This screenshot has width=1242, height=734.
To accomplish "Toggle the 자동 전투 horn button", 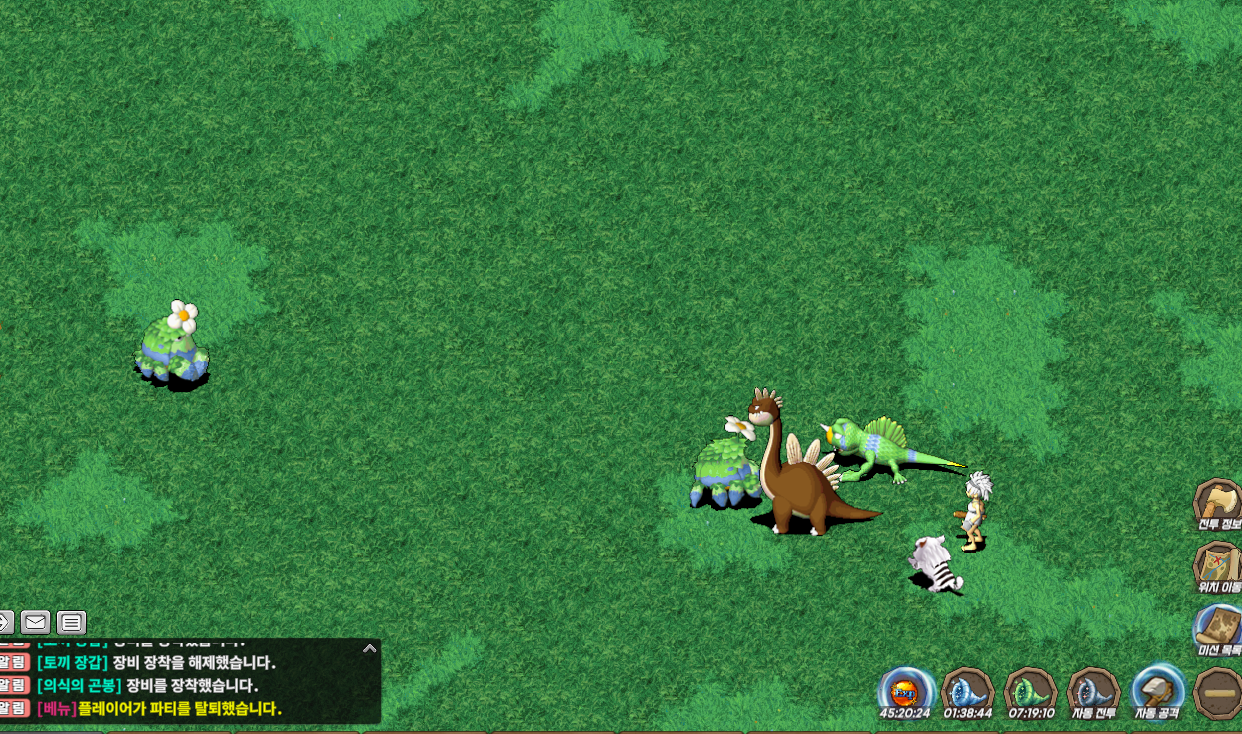I will pos(1093,691).
